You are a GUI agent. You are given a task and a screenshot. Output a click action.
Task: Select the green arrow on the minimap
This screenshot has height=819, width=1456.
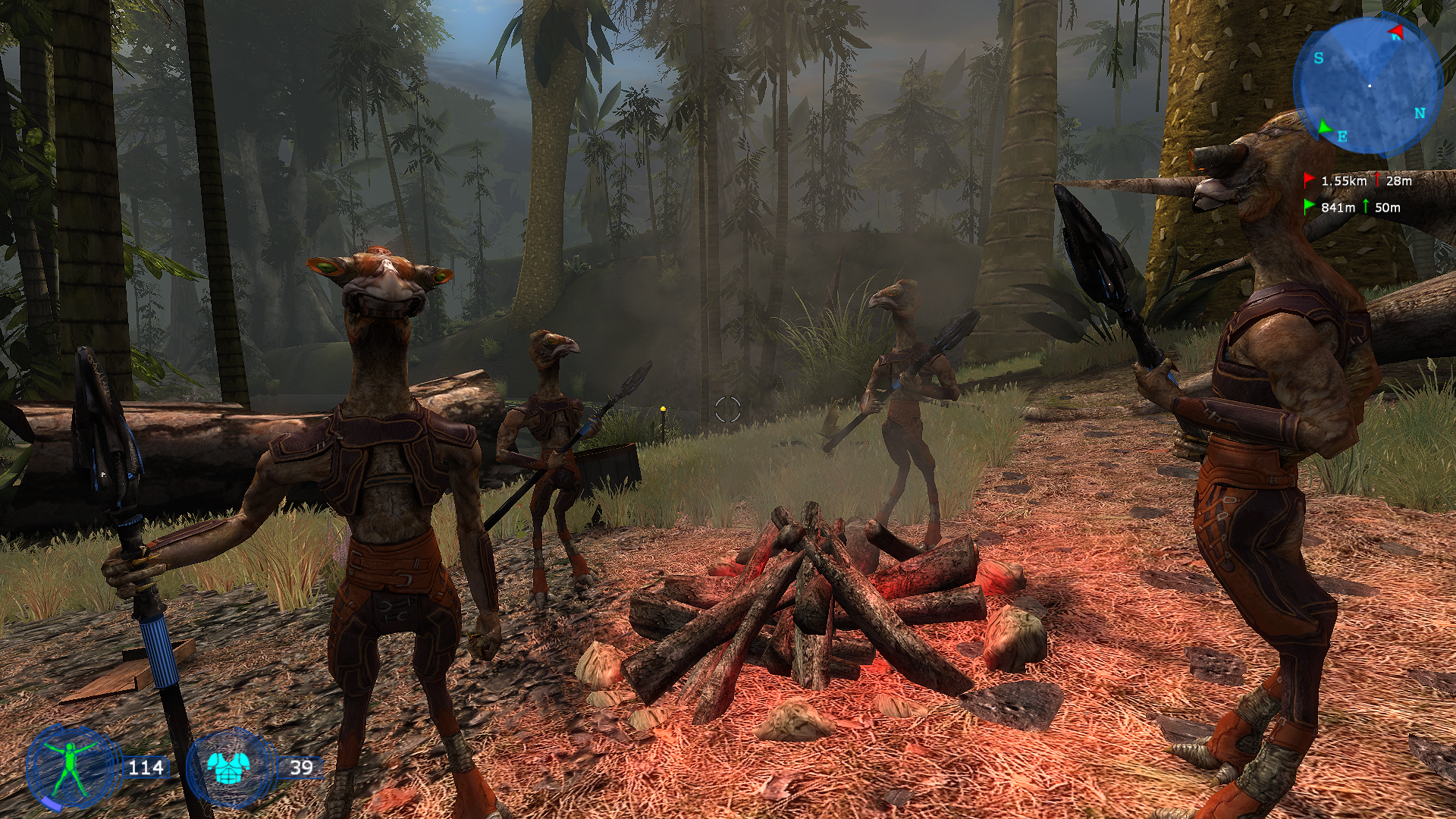[1324, 127]
